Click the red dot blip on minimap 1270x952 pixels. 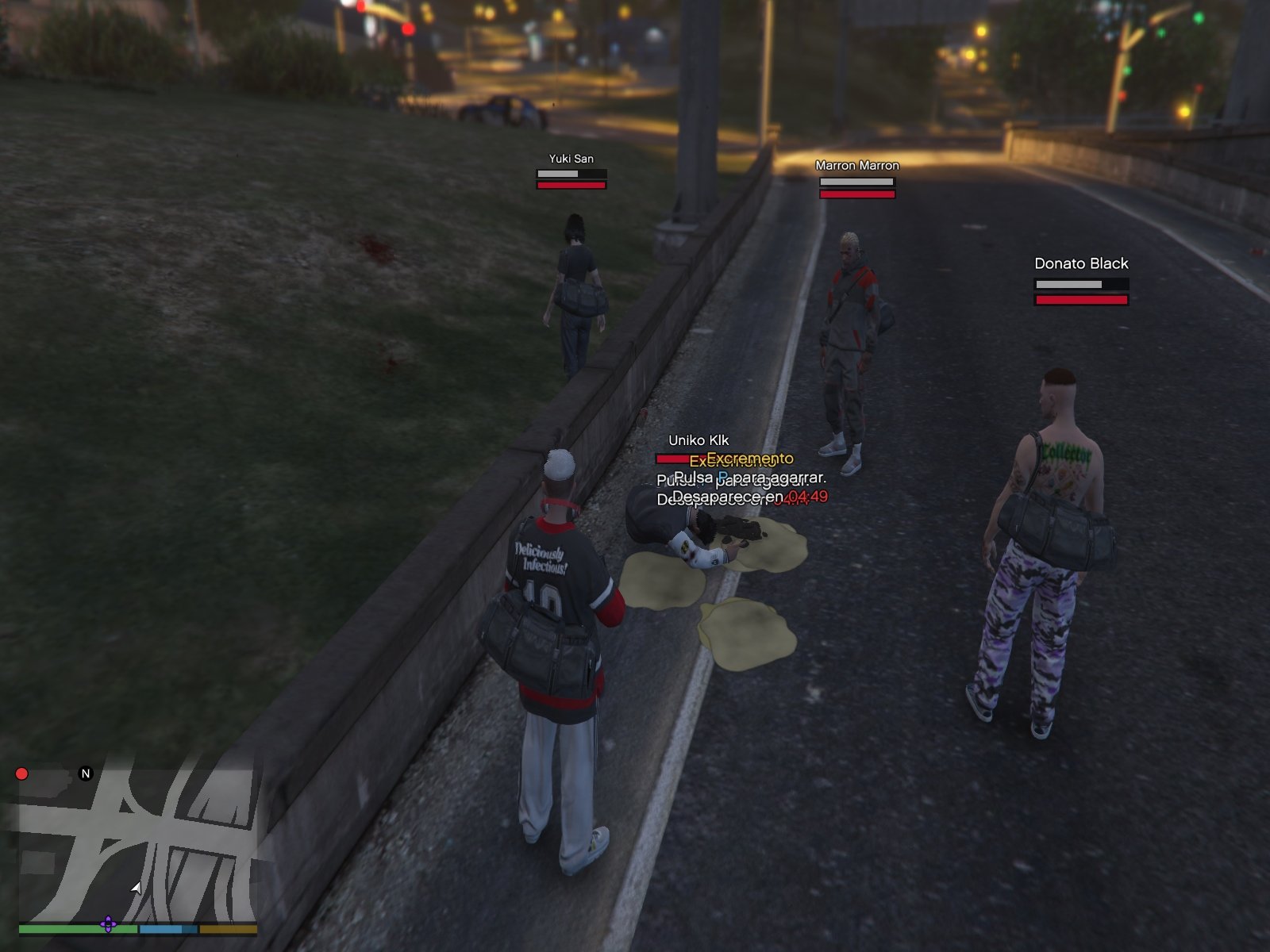(x=21, y=773)
